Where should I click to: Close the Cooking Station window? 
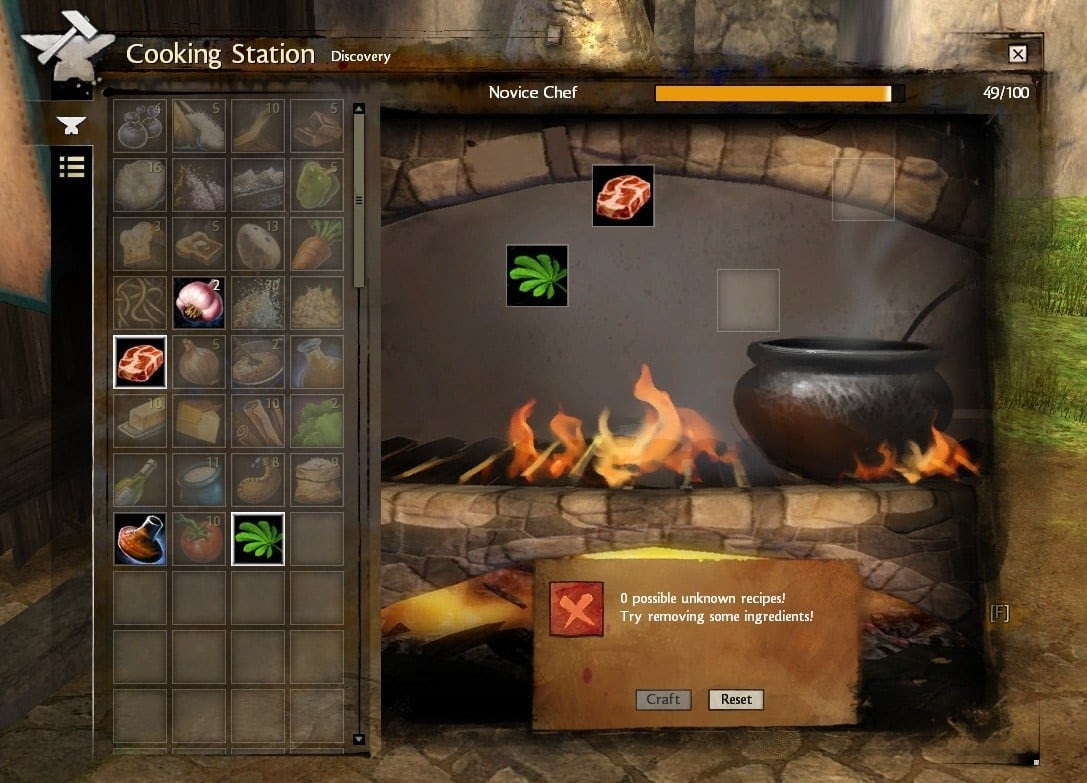(x=1017, y=54)
